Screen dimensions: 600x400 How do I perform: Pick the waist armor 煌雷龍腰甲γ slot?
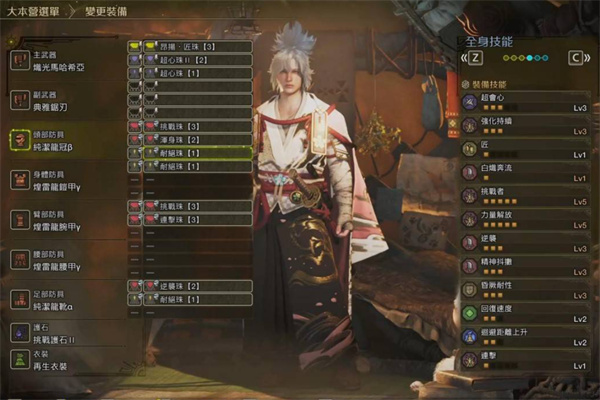click(x=66, y=261)
